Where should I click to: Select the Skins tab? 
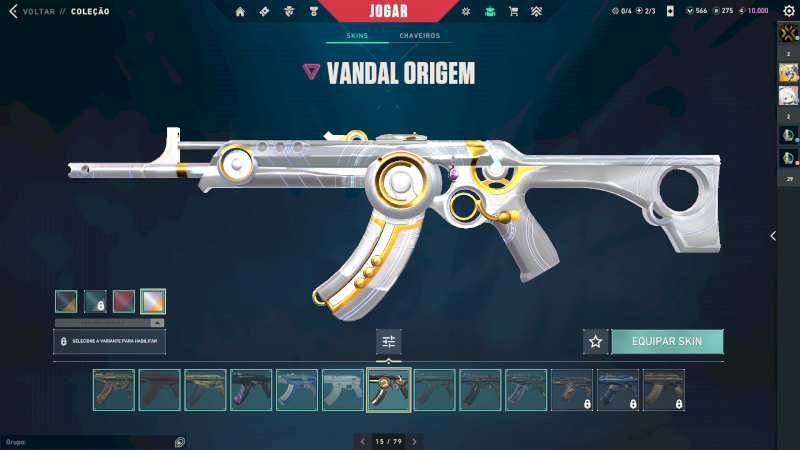357,36
